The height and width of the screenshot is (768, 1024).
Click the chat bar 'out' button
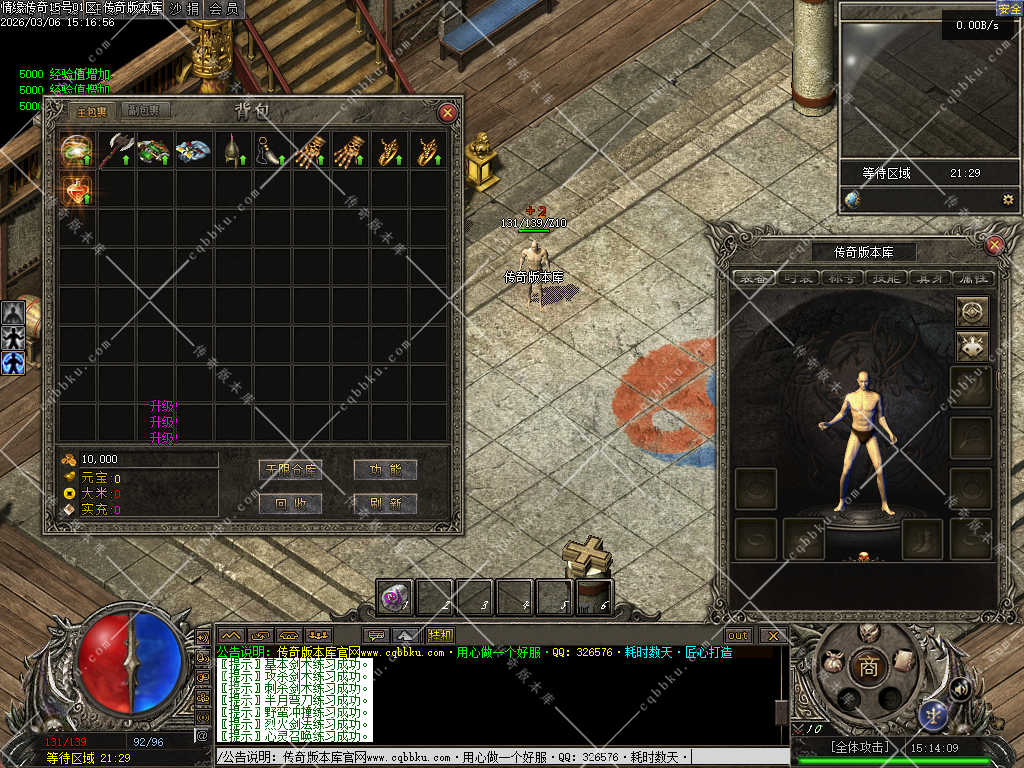738,635
